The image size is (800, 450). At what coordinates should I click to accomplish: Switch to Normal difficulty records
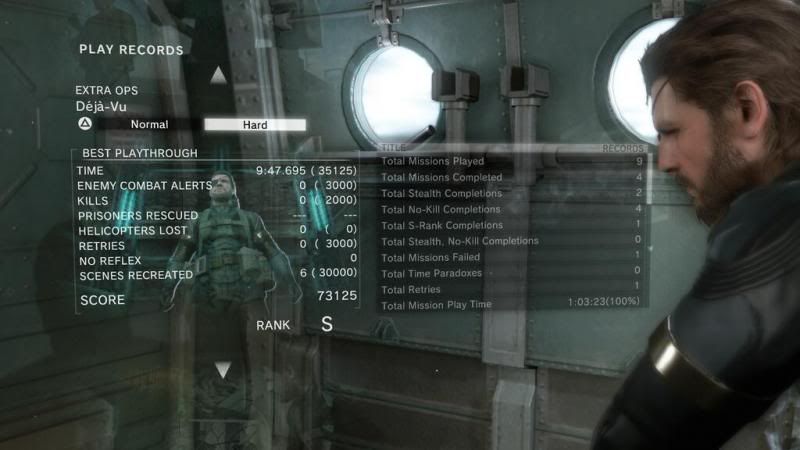click(149, 125)
